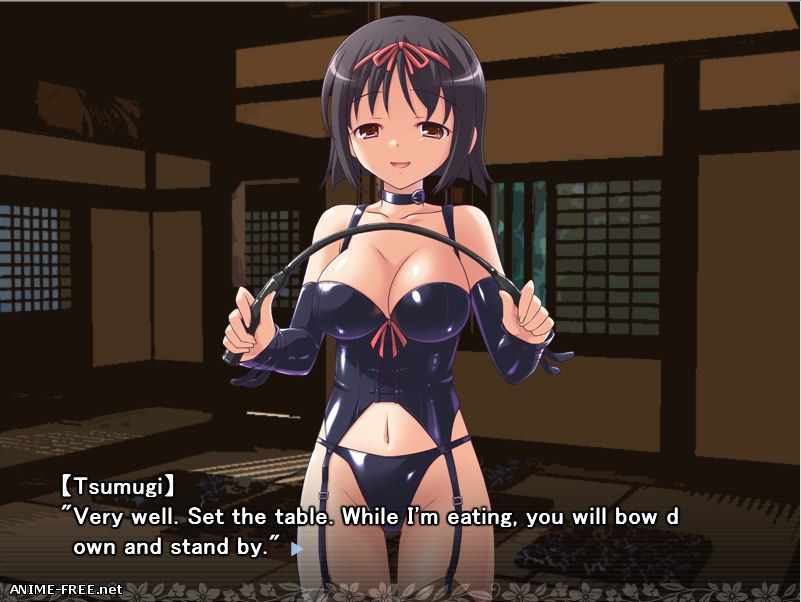Advance Tsumugi's dialogue text box
Screen dimensions: 801x602
tap(400, 520)
